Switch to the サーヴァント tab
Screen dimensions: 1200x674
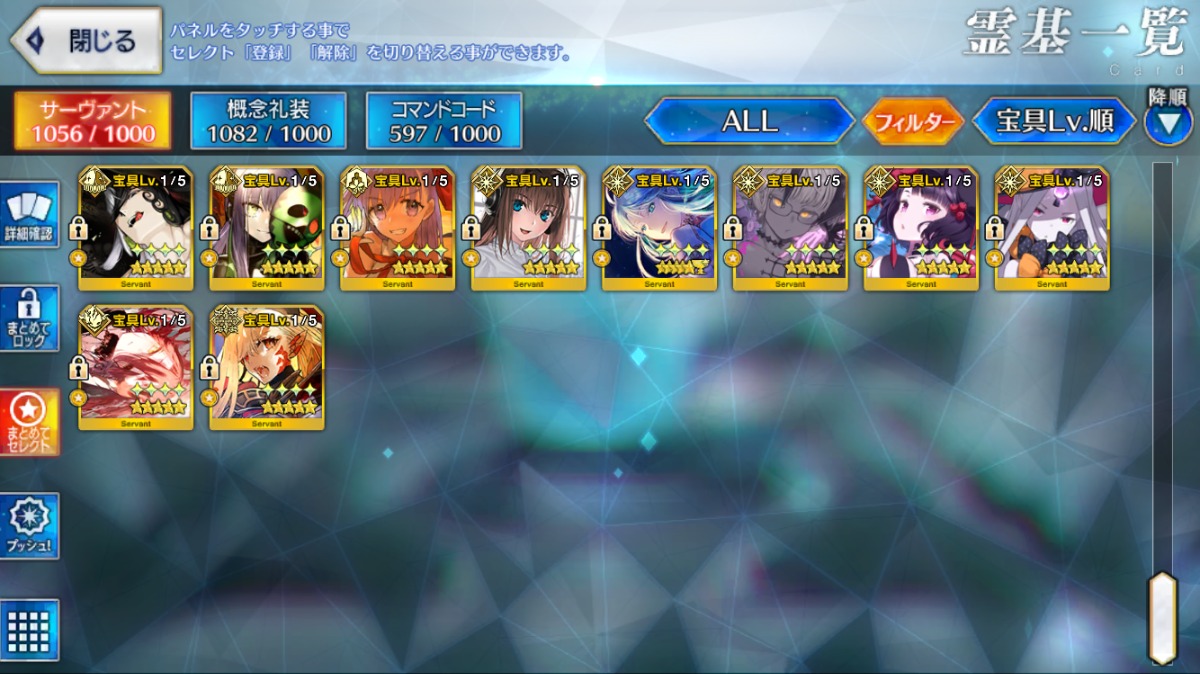point(92,121)
